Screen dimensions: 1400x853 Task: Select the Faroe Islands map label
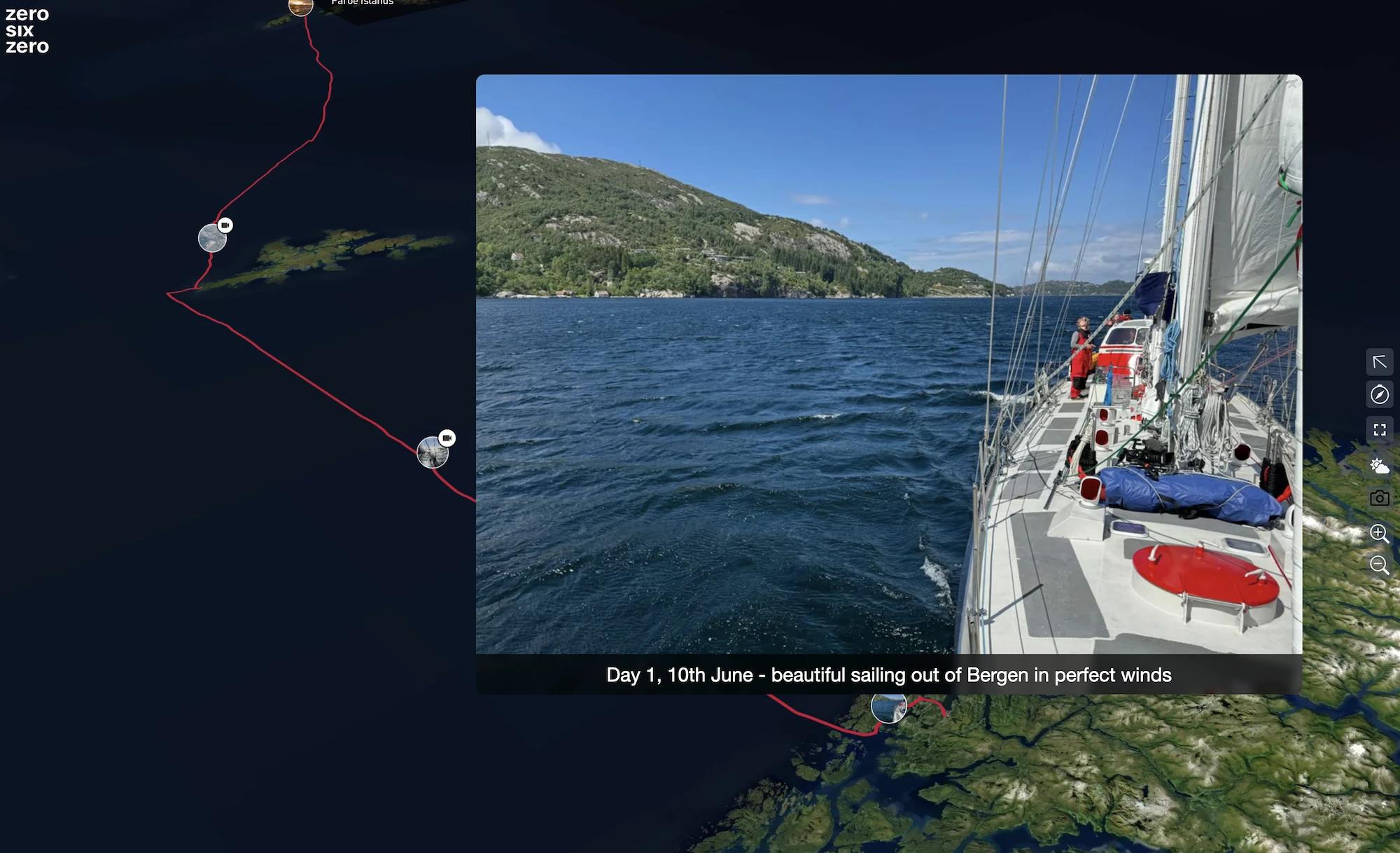click(362, 4)
